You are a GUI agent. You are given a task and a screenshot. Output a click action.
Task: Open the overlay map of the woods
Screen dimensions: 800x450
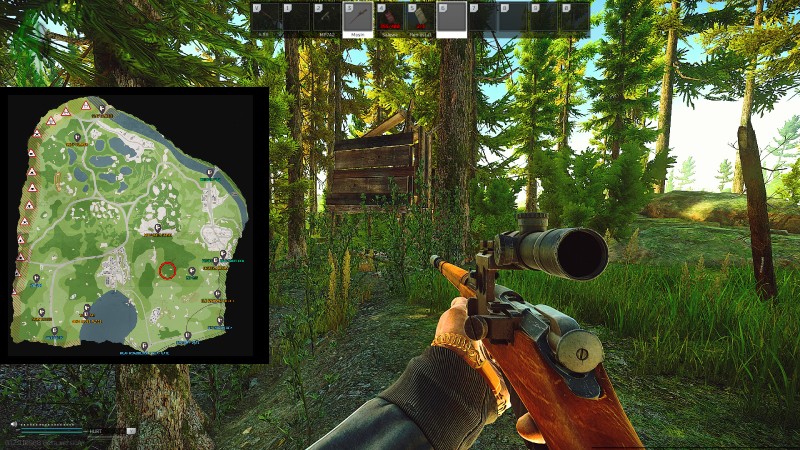click(x=134, y=225)
